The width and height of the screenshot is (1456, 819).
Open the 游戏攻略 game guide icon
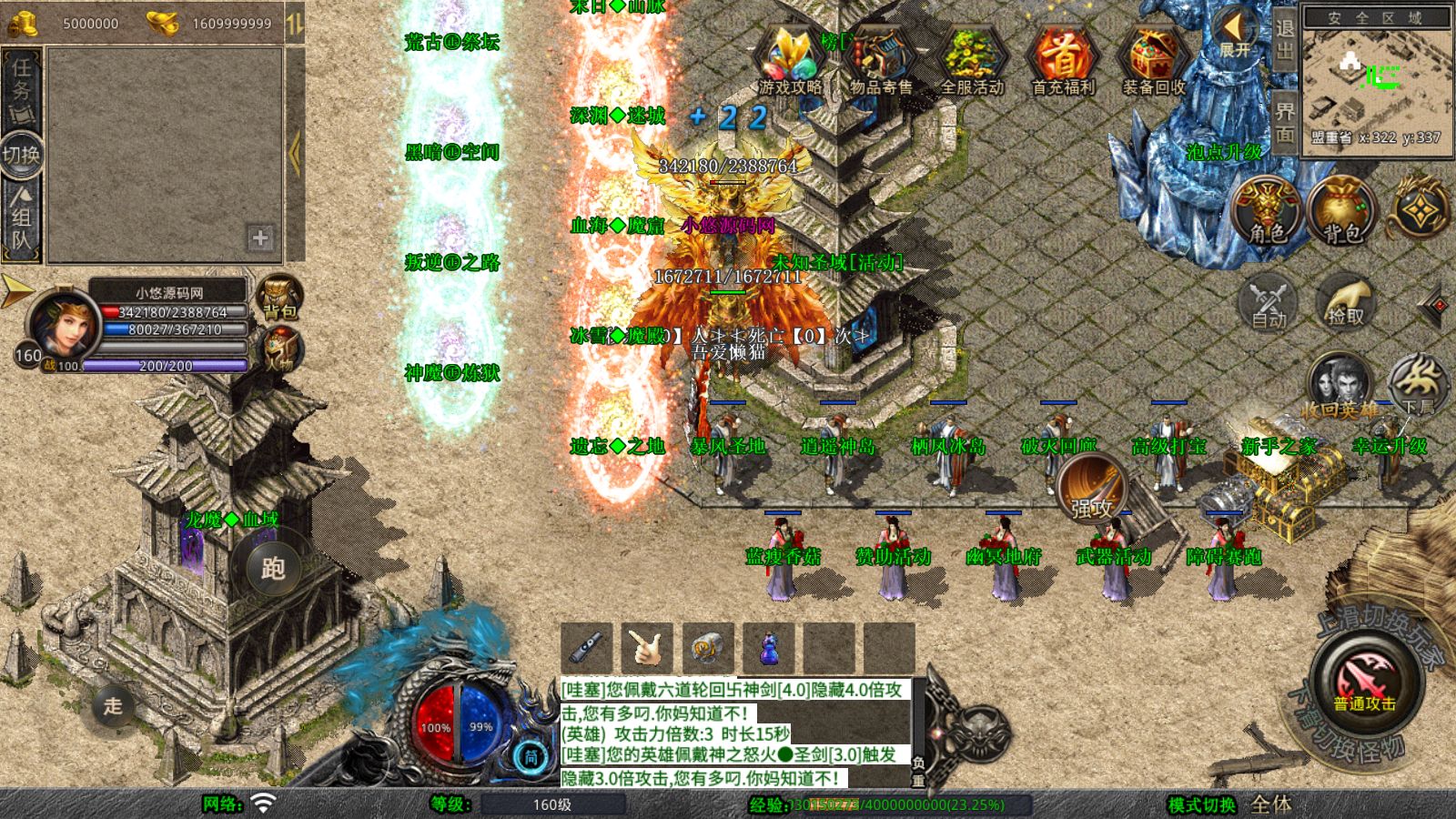click(790, 61)
